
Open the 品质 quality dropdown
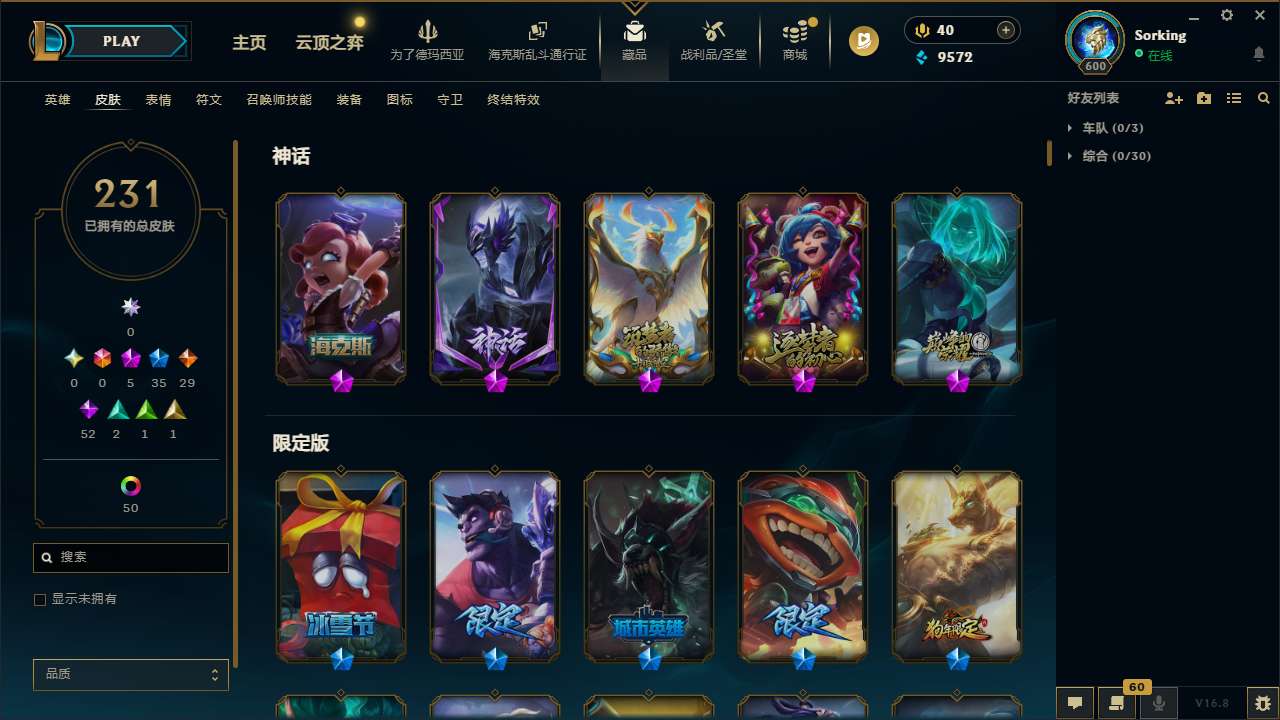click(x=130, y=674)
